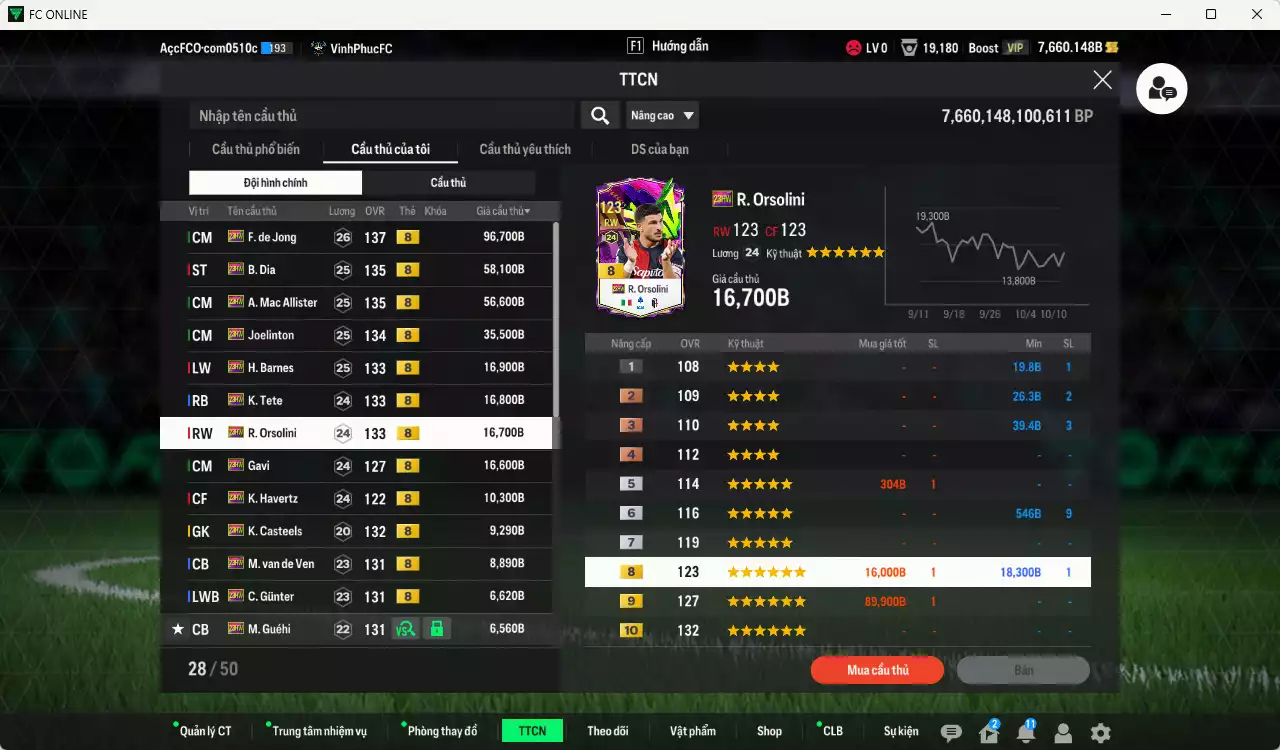Open notifications bell with 11 alerts

[1024, 733]
